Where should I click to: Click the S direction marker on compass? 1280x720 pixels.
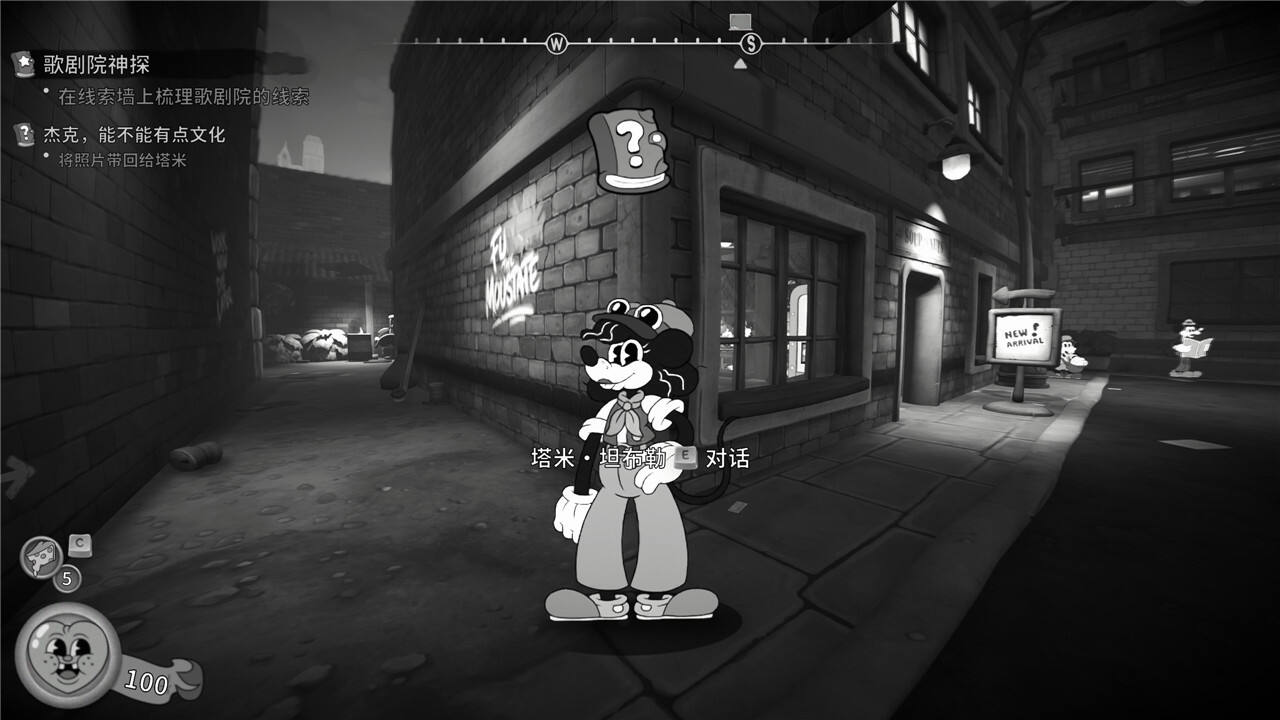point(752,43)
